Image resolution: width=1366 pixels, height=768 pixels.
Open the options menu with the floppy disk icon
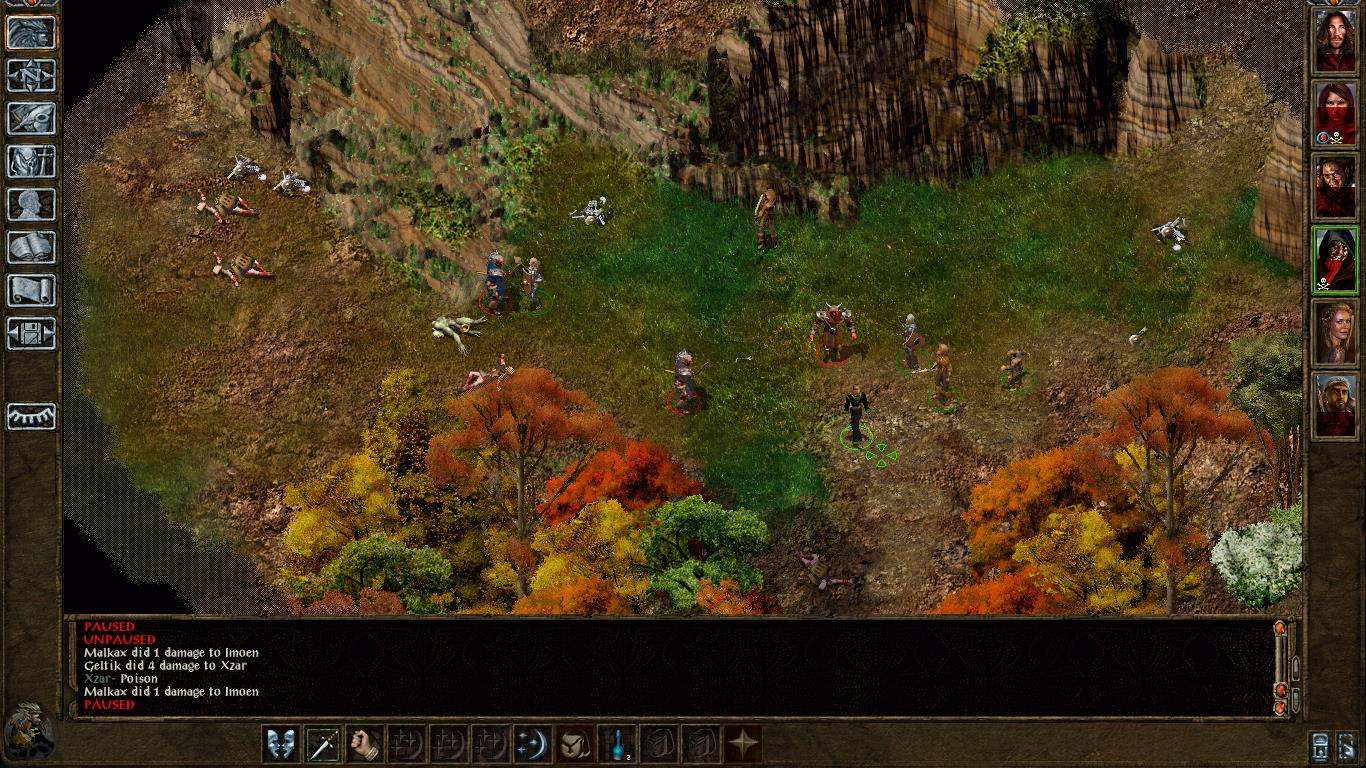click(x=31, y=333)
